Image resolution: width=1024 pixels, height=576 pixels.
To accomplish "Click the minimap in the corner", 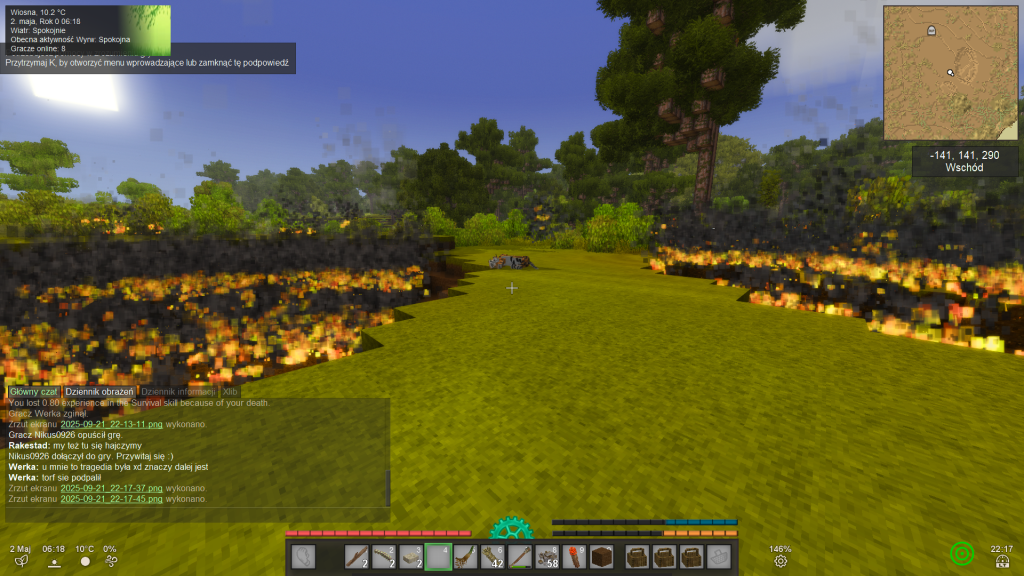I will click(x=948, y=72).
